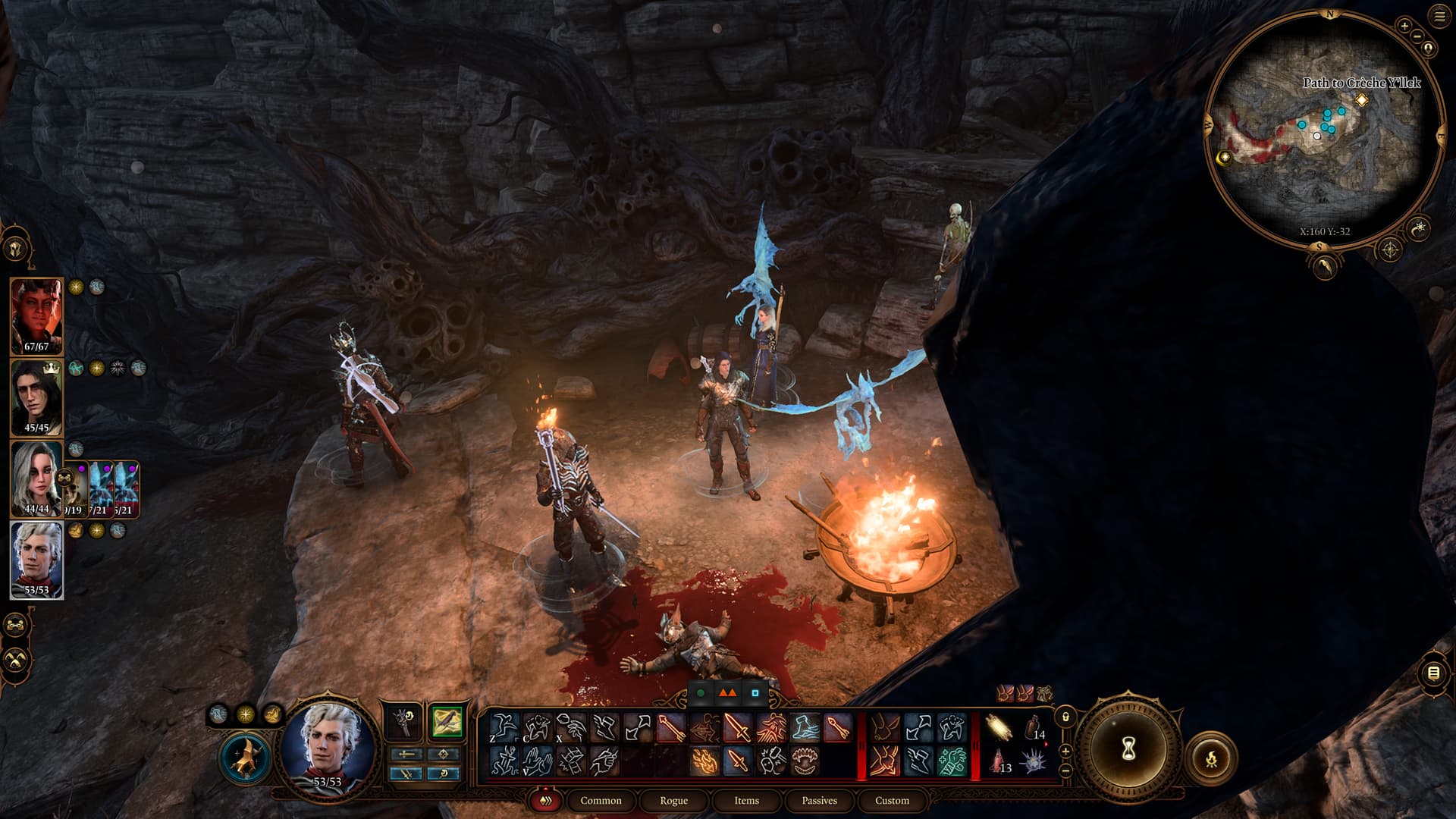1456x819 pixels.
Task: Toggle the hotbar lock button
Action: point(1065,717)
